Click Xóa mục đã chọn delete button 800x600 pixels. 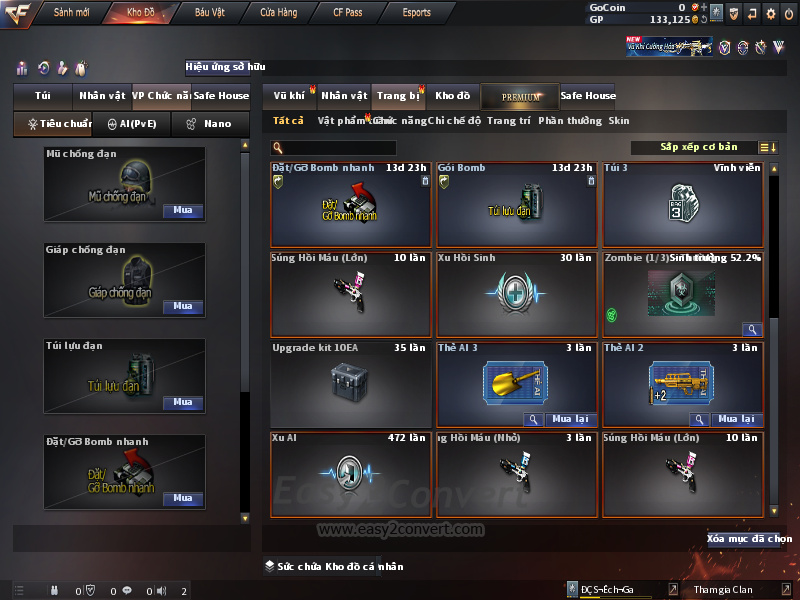(x=749, y=539)
